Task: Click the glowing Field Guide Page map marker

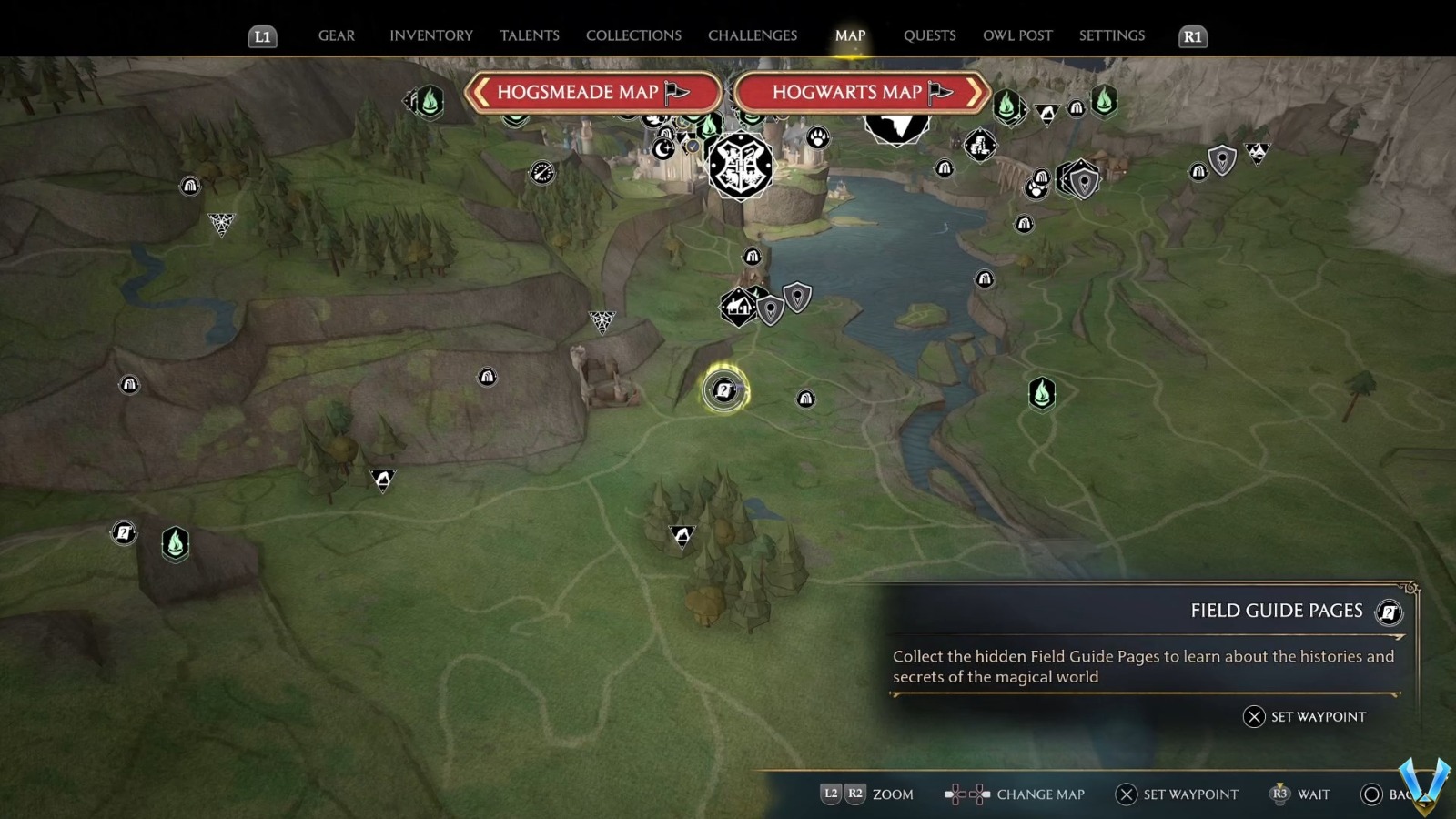Action: click(x=722, y=389)
